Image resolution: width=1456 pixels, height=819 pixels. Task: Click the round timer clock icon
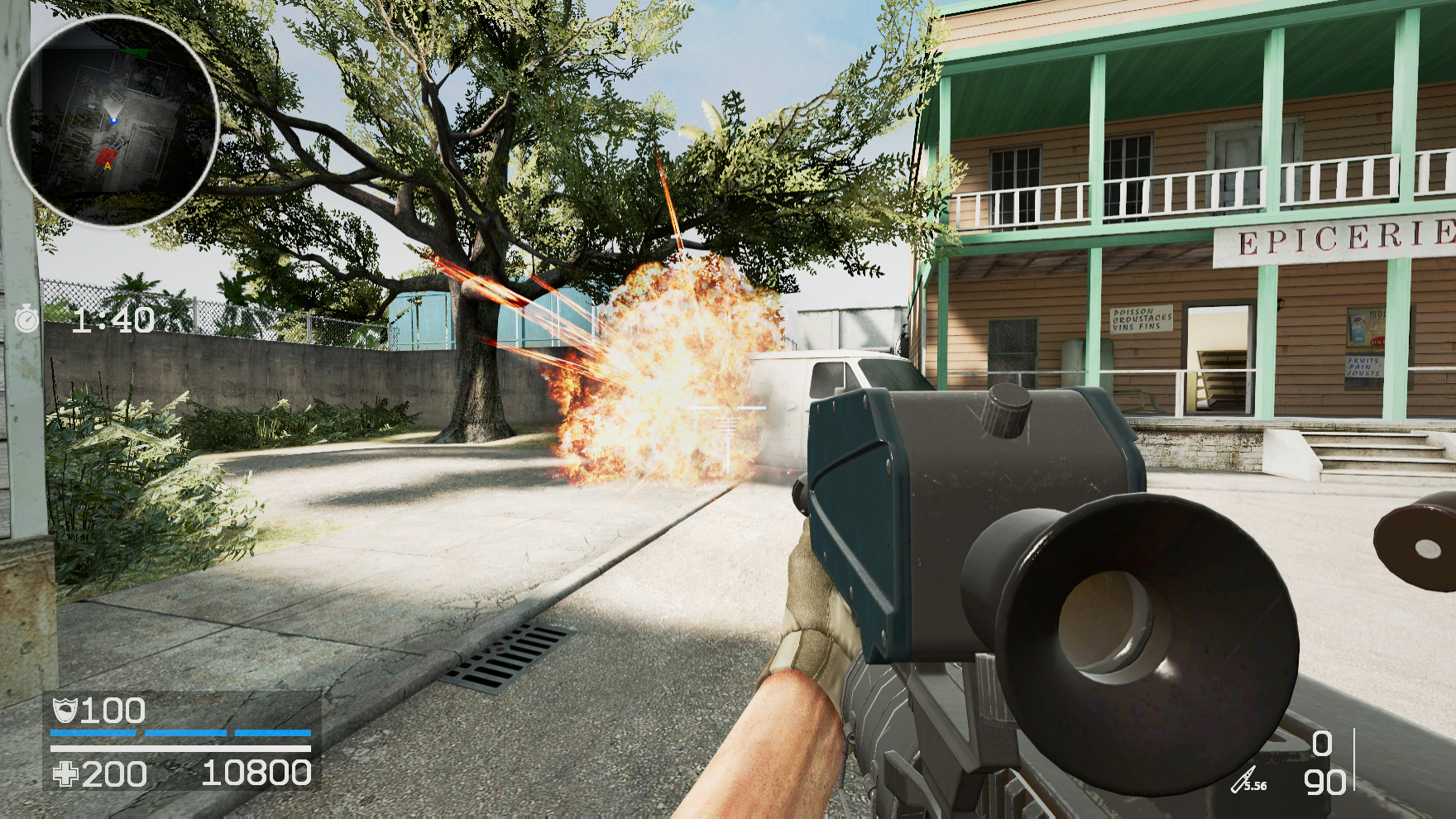(x=27, y=317)
